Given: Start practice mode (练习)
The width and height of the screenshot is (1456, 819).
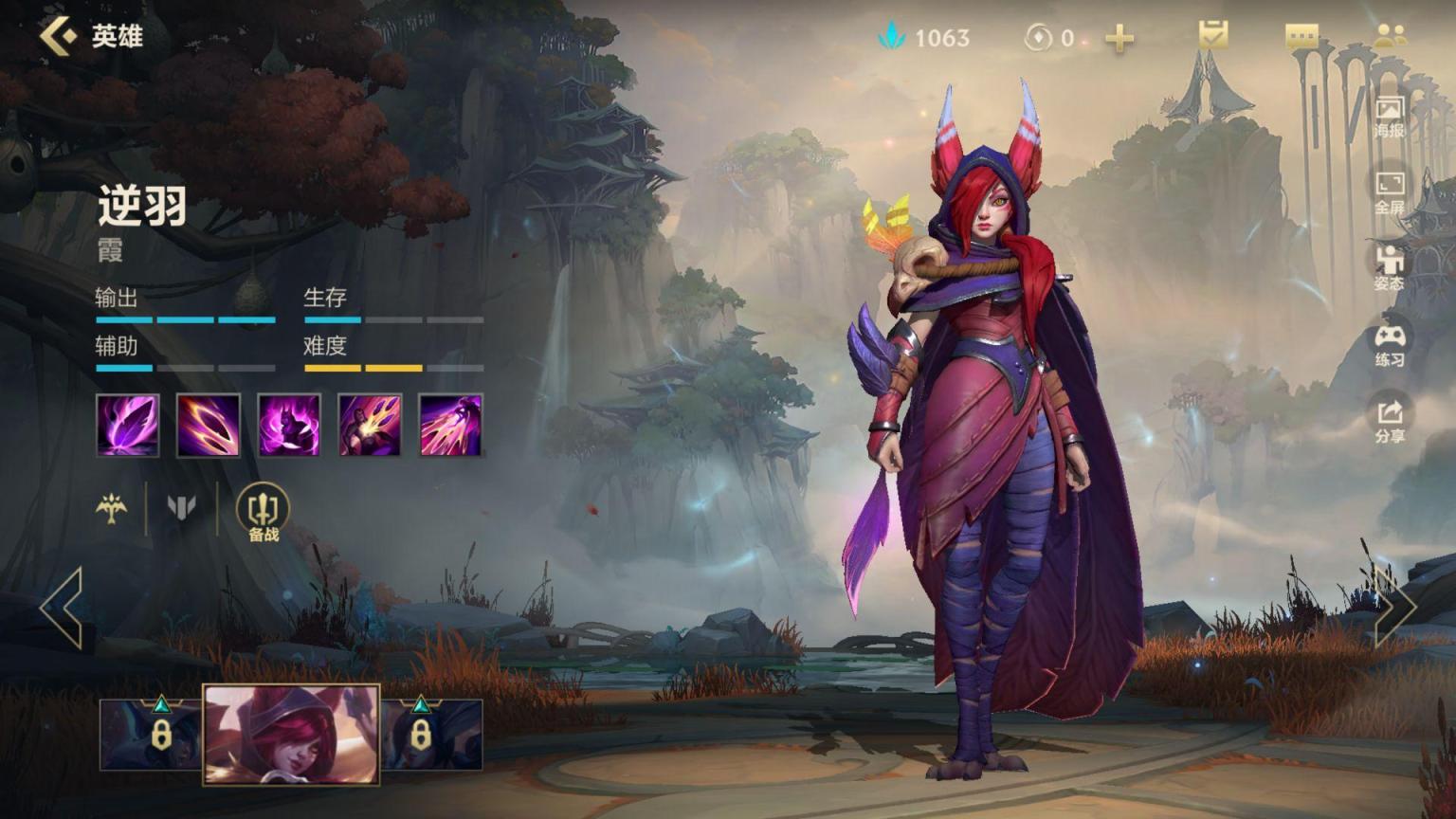Looking at the screenshot, I should (x=1390, y=344).
